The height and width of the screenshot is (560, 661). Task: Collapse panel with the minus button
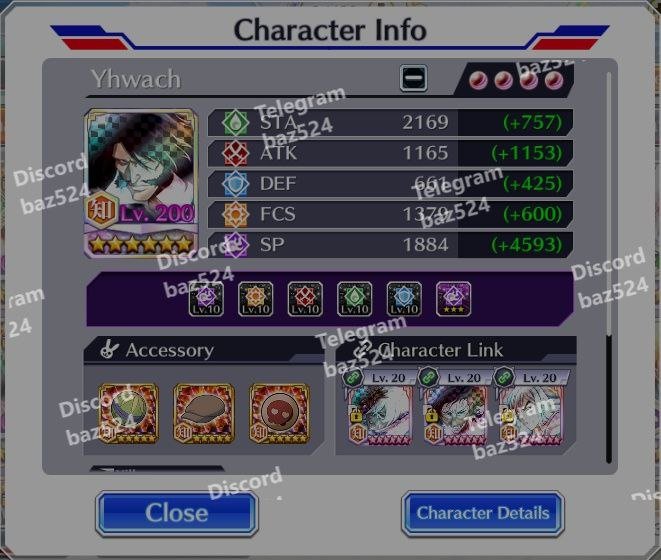414,78
